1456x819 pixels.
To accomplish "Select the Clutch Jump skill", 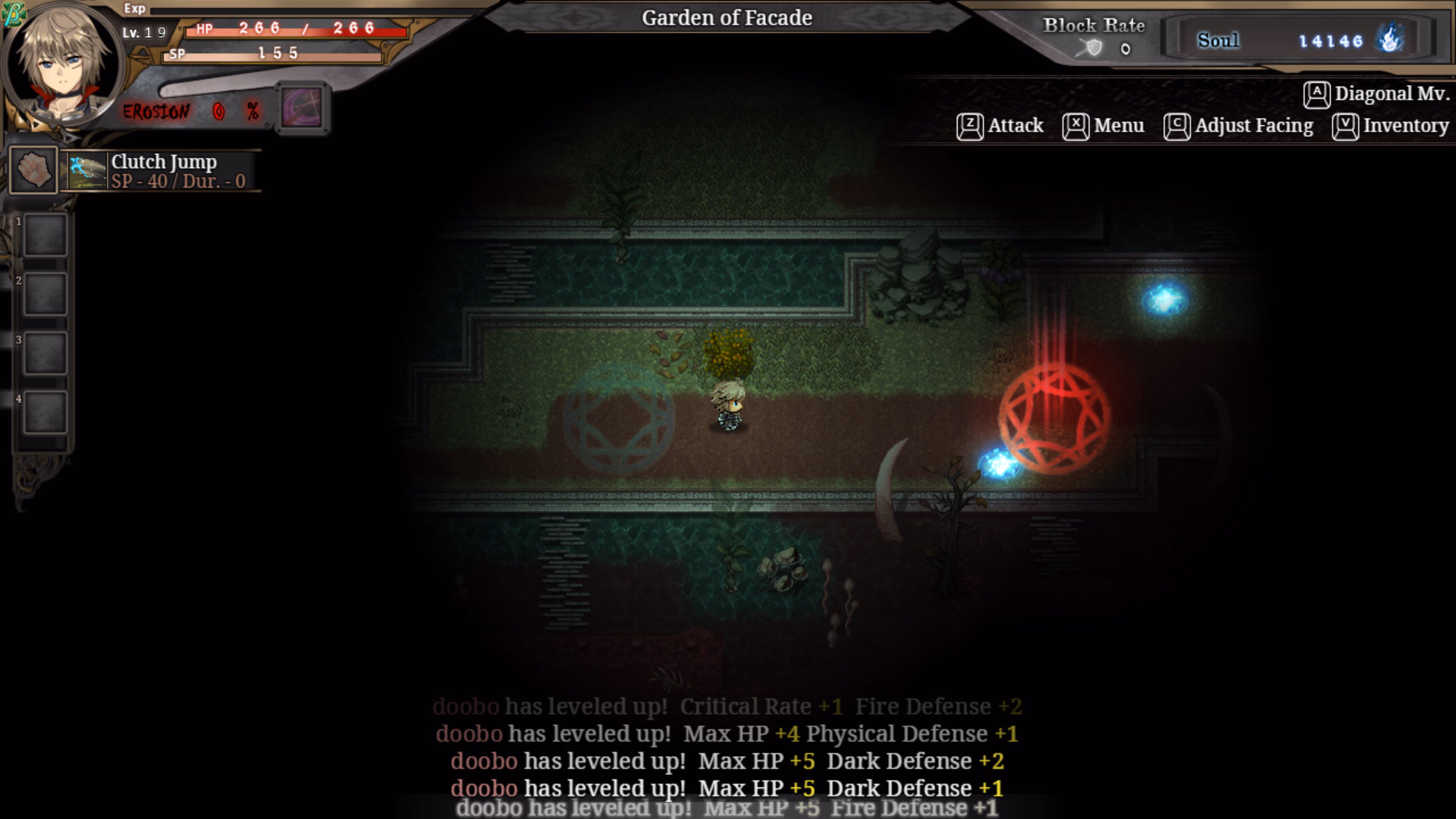I will [162, 171].
